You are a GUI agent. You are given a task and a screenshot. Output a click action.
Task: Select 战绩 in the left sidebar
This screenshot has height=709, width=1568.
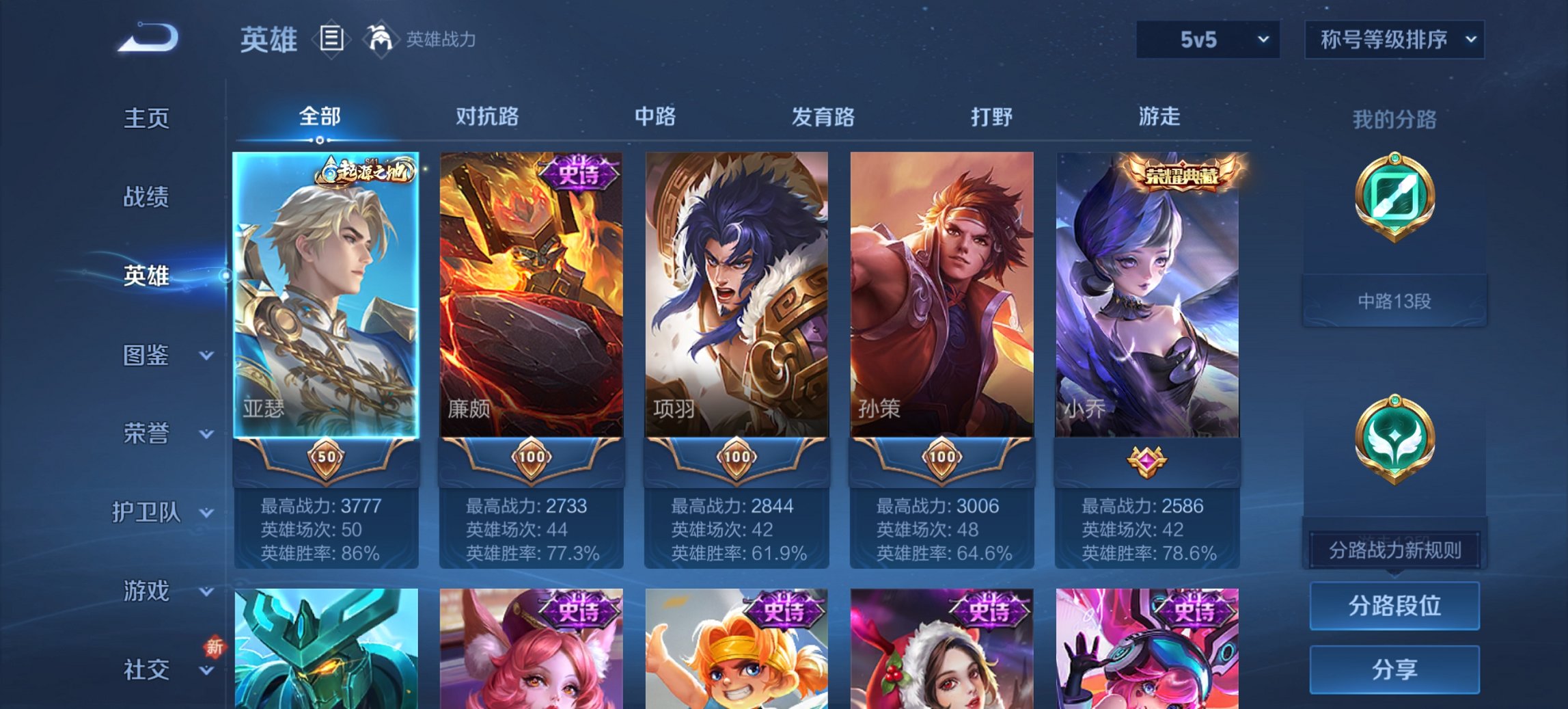point(146,198)
